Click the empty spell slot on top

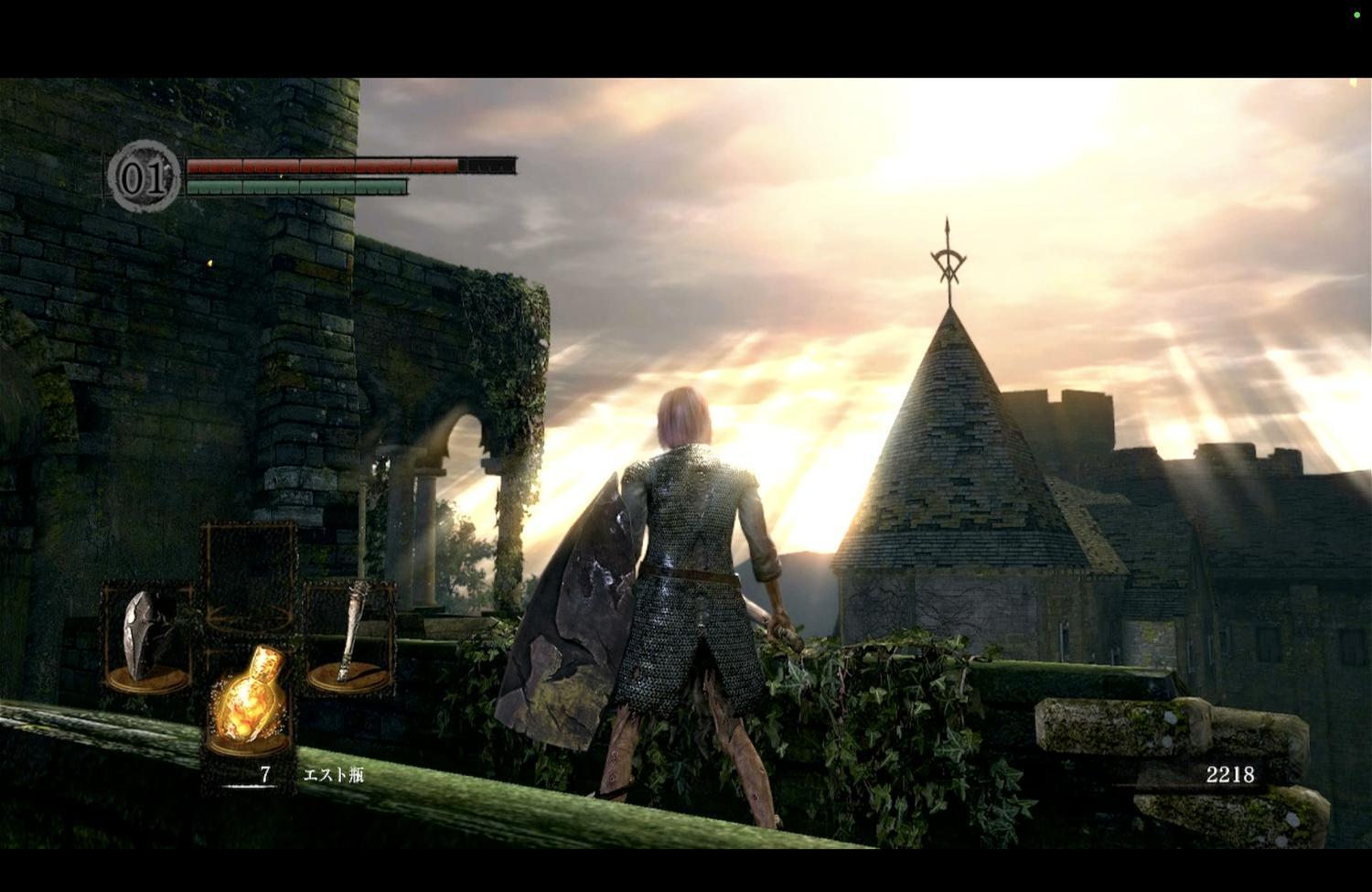(249, 576)
